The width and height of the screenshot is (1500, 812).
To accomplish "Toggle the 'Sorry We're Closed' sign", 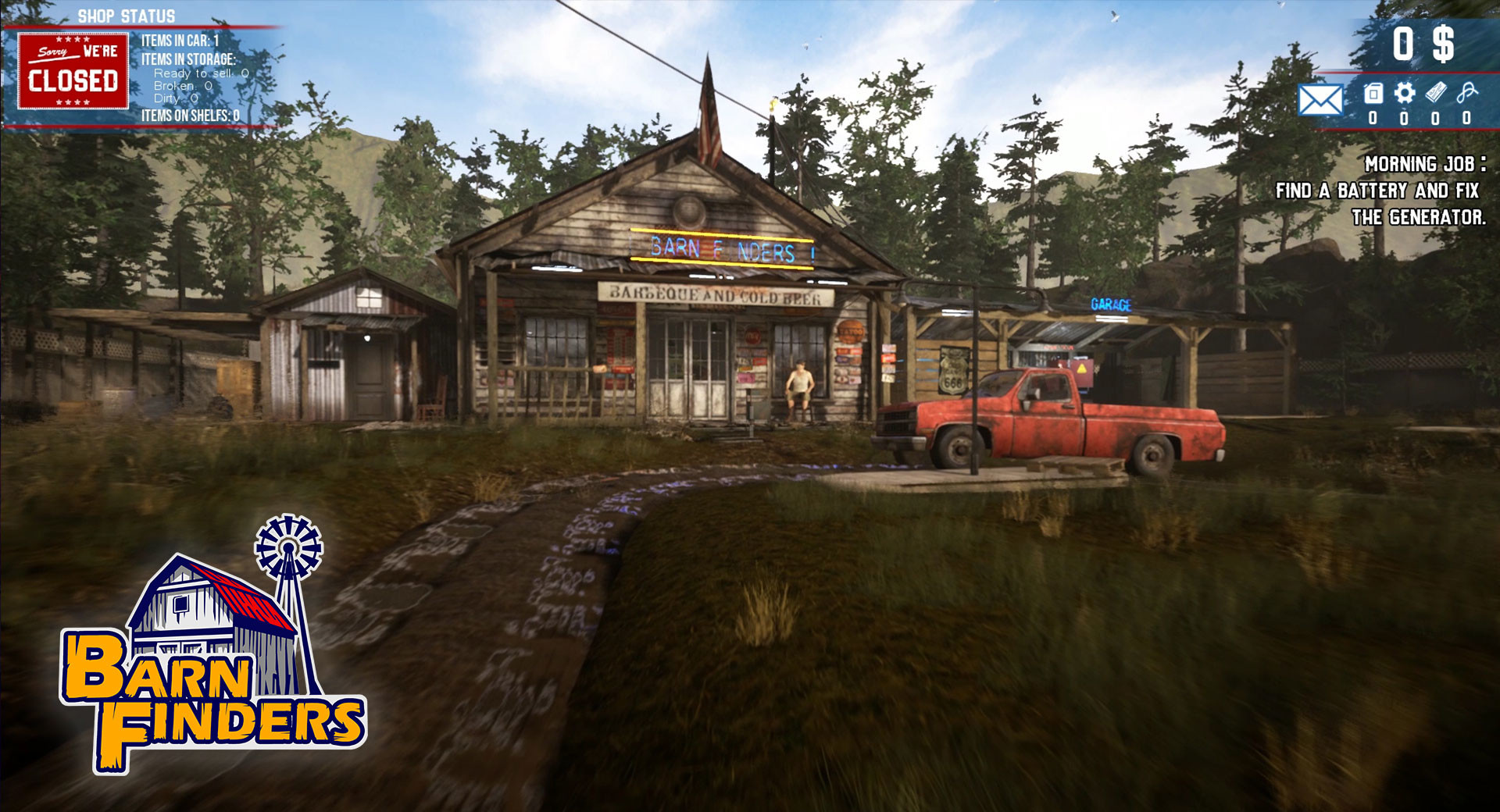I will pos(74,70).
